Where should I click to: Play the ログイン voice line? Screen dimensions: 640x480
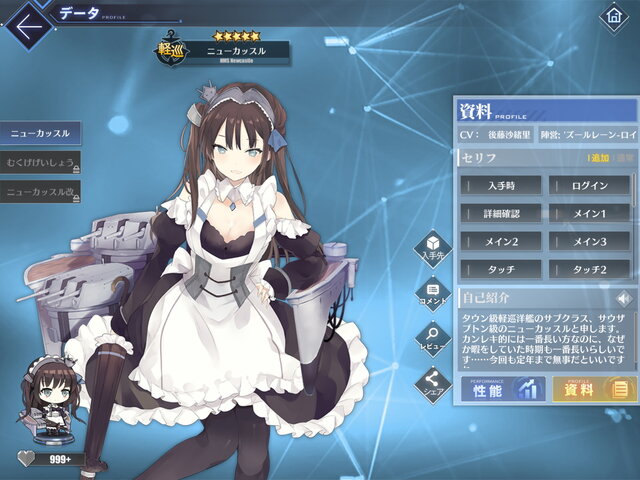point(588,185)
